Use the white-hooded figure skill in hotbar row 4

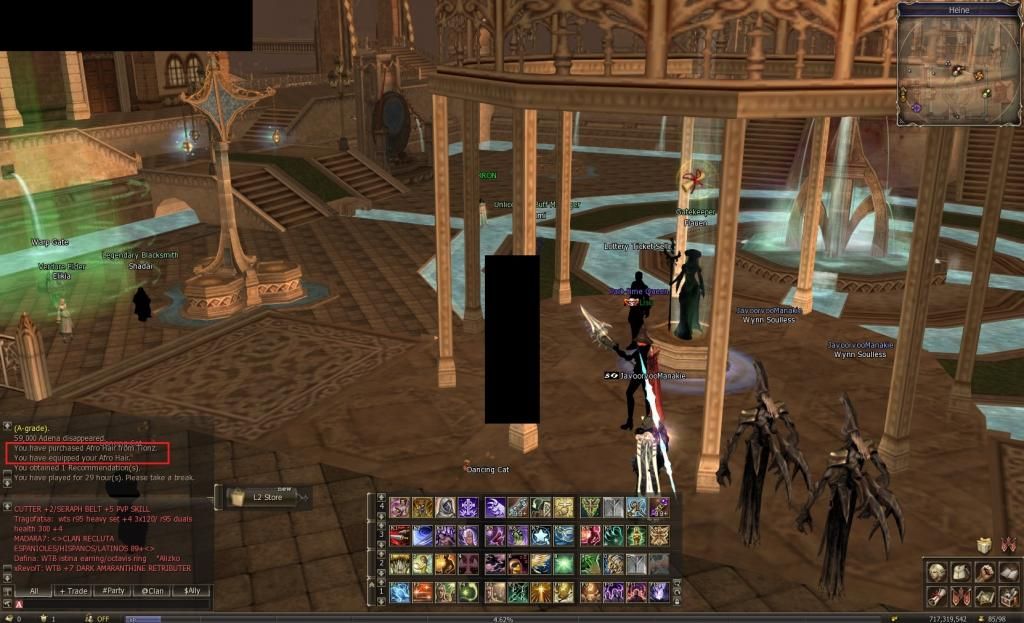point(446,507)
